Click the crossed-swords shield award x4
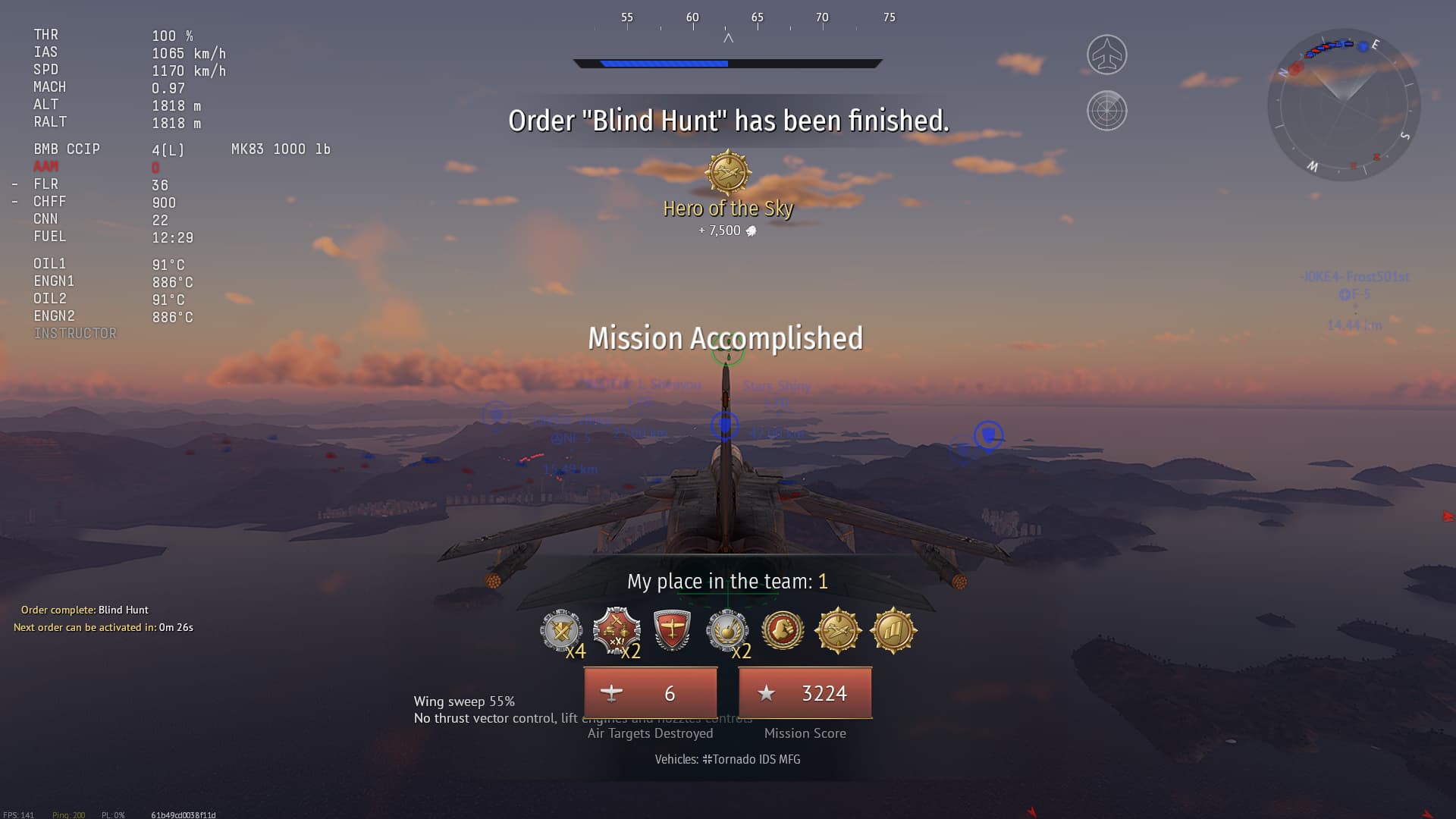Viewport: 1456px width, 819px height. coord(561,630)
